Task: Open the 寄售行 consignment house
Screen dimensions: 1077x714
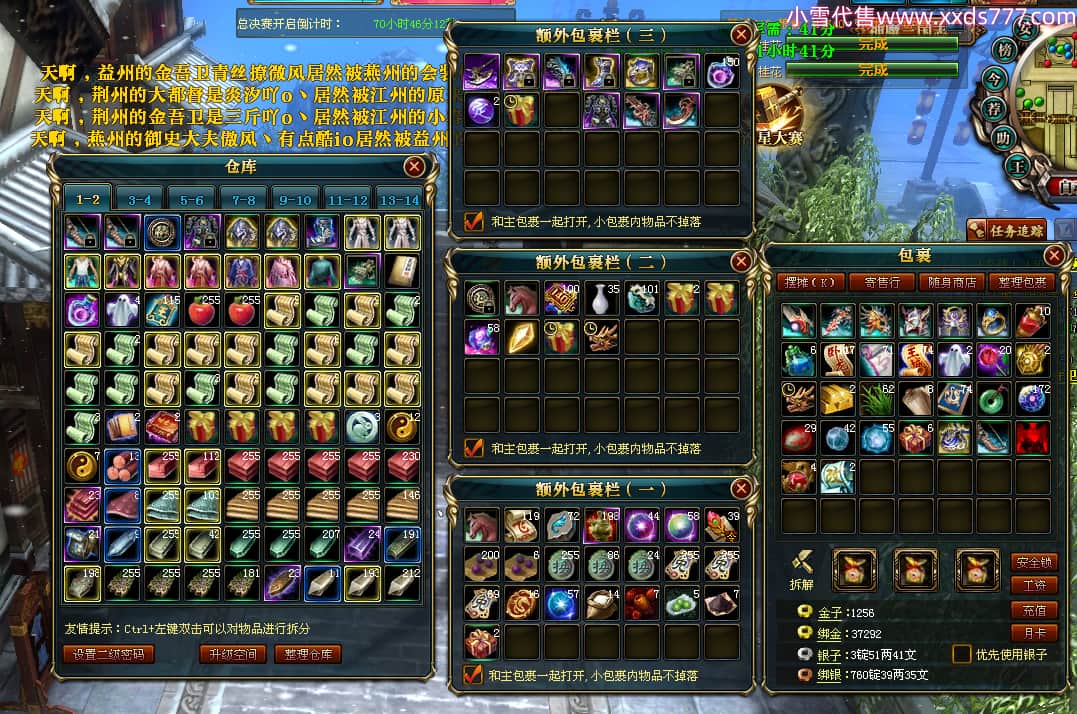Action: click(x=881, y=283)
